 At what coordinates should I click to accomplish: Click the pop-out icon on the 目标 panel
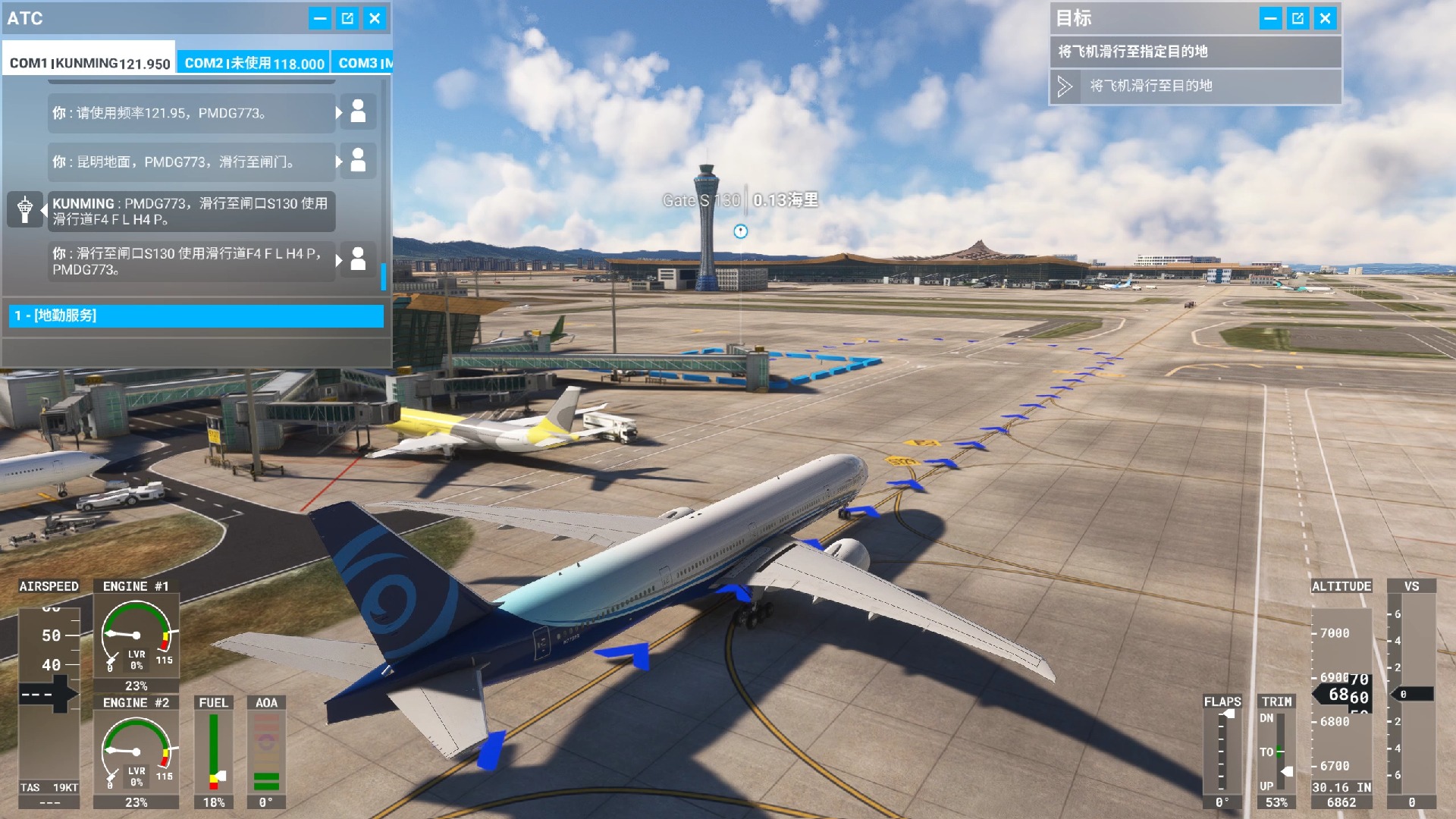(x=1298, y=18)
